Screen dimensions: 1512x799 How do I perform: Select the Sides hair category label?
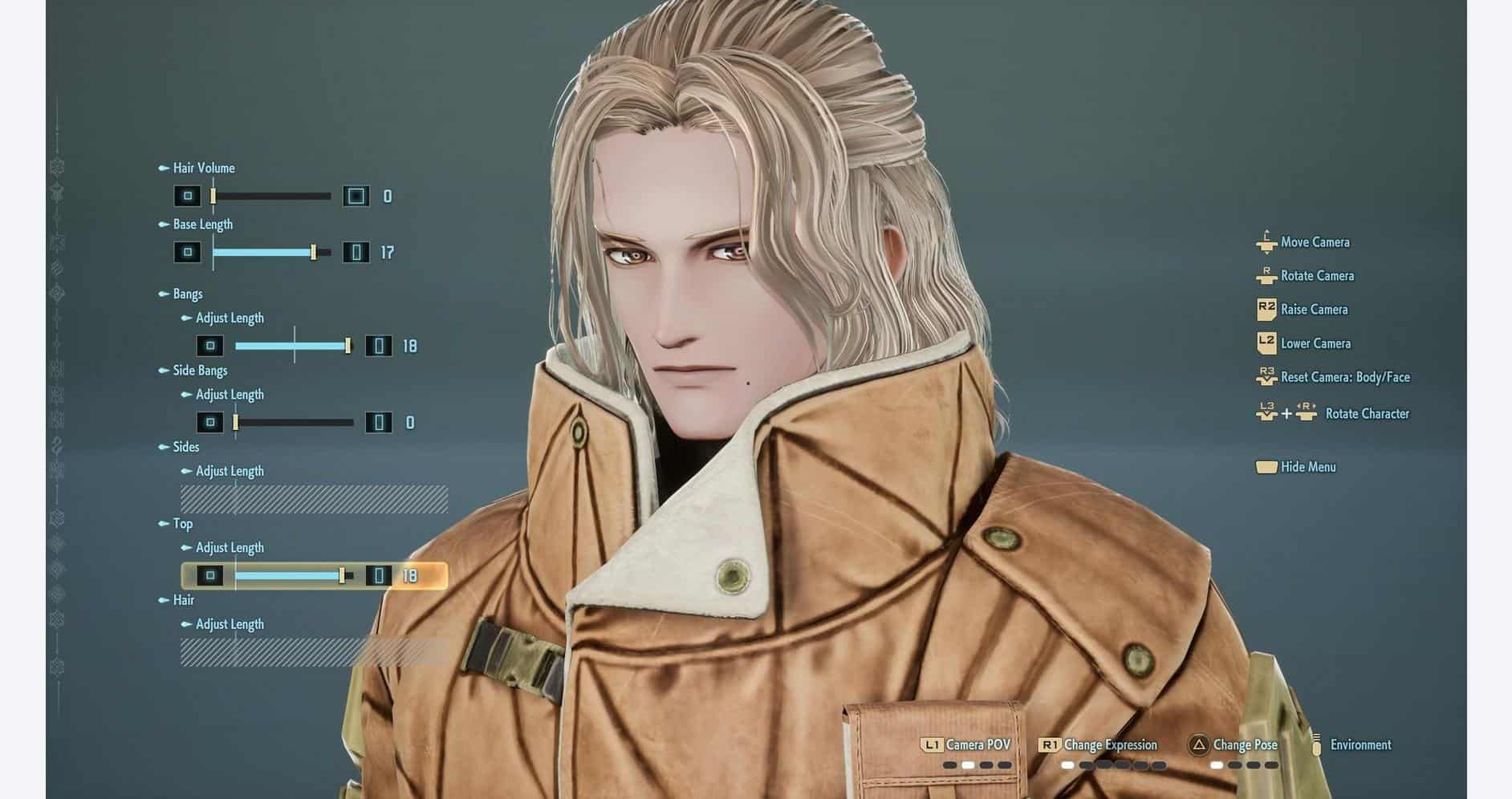[185, 447]
